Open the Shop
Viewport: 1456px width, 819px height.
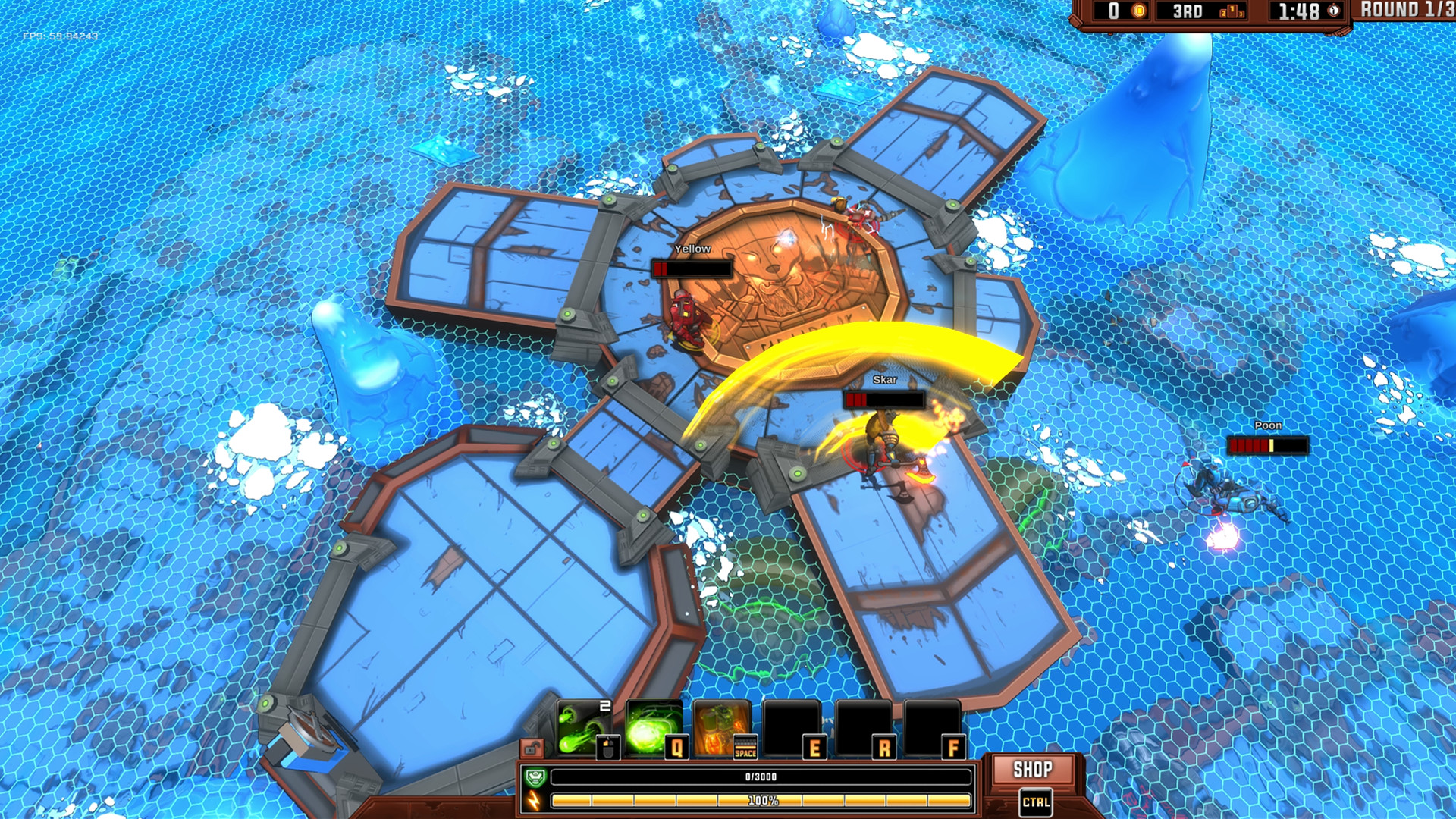click(1032, 770)
